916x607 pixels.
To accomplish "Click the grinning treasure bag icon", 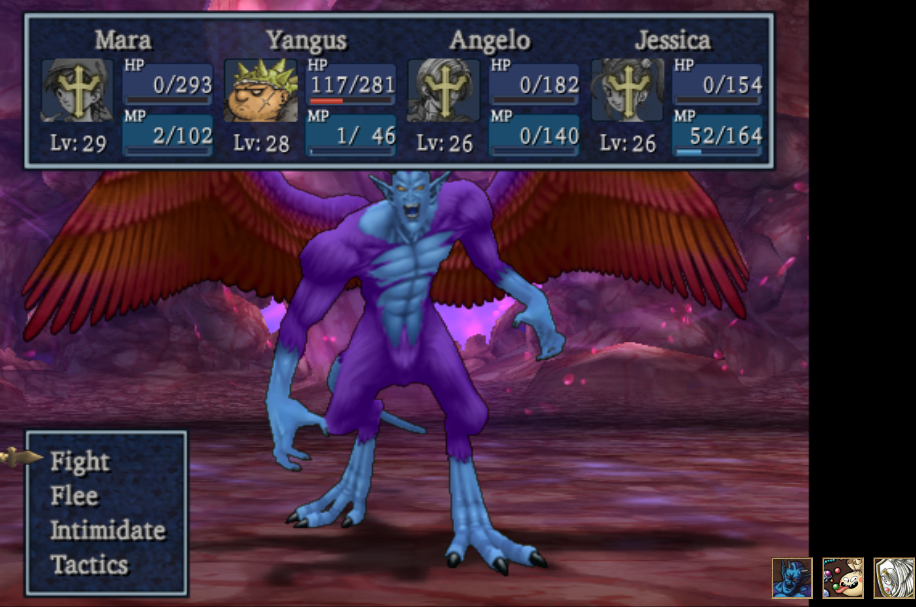I will click(x=842, y=578).
